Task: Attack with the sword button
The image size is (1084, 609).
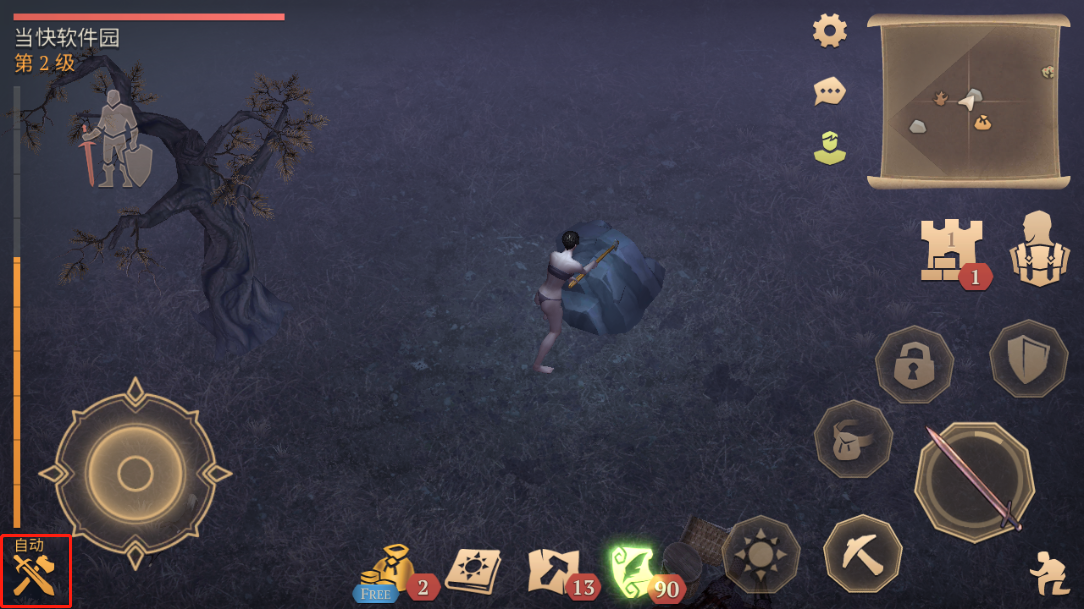Action: (975, 481)
